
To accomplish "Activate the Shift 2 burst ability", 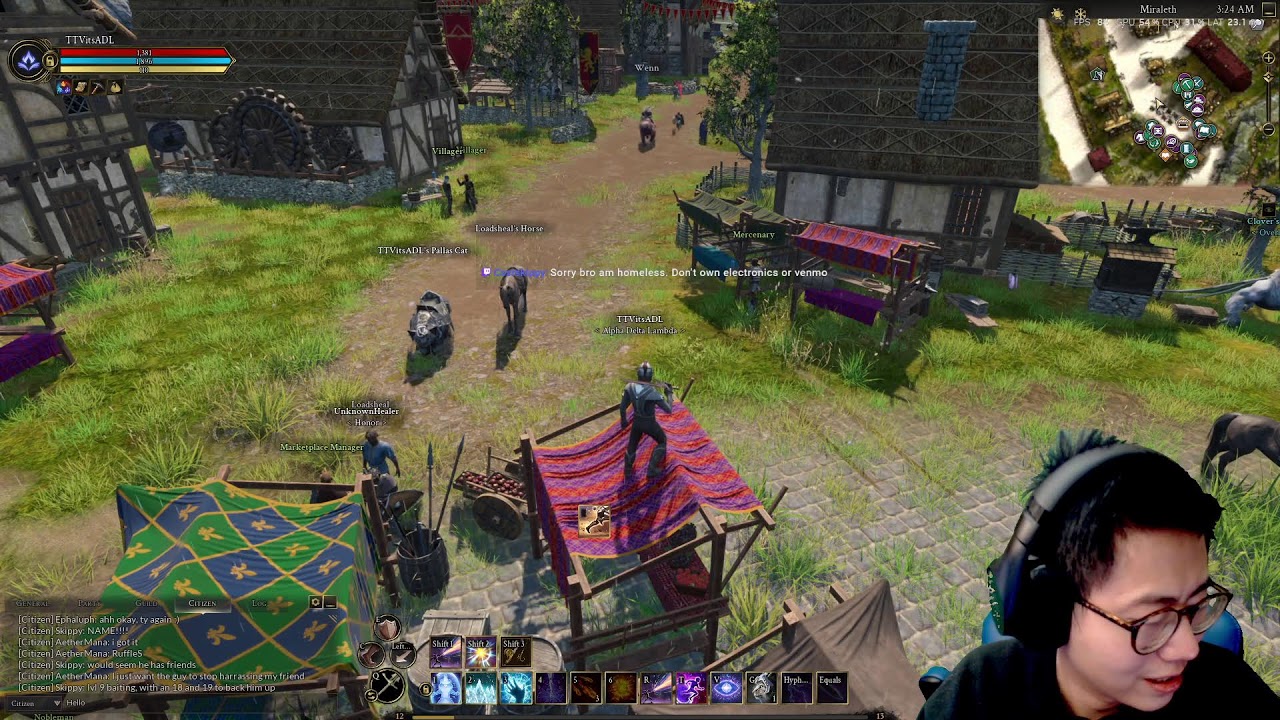I will [x=481, y=653].
